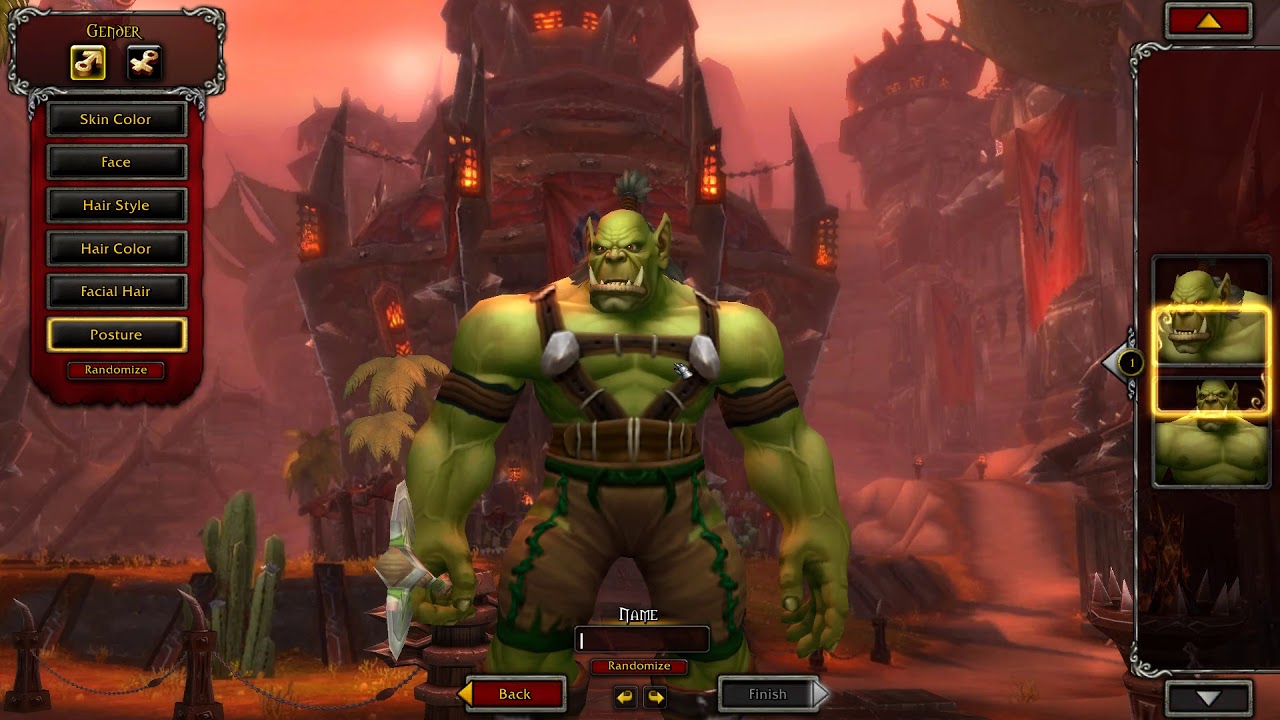This screenshot has width=1280, height=720.
Task: Click the character Name text field
Action: (x=642, y=640)
